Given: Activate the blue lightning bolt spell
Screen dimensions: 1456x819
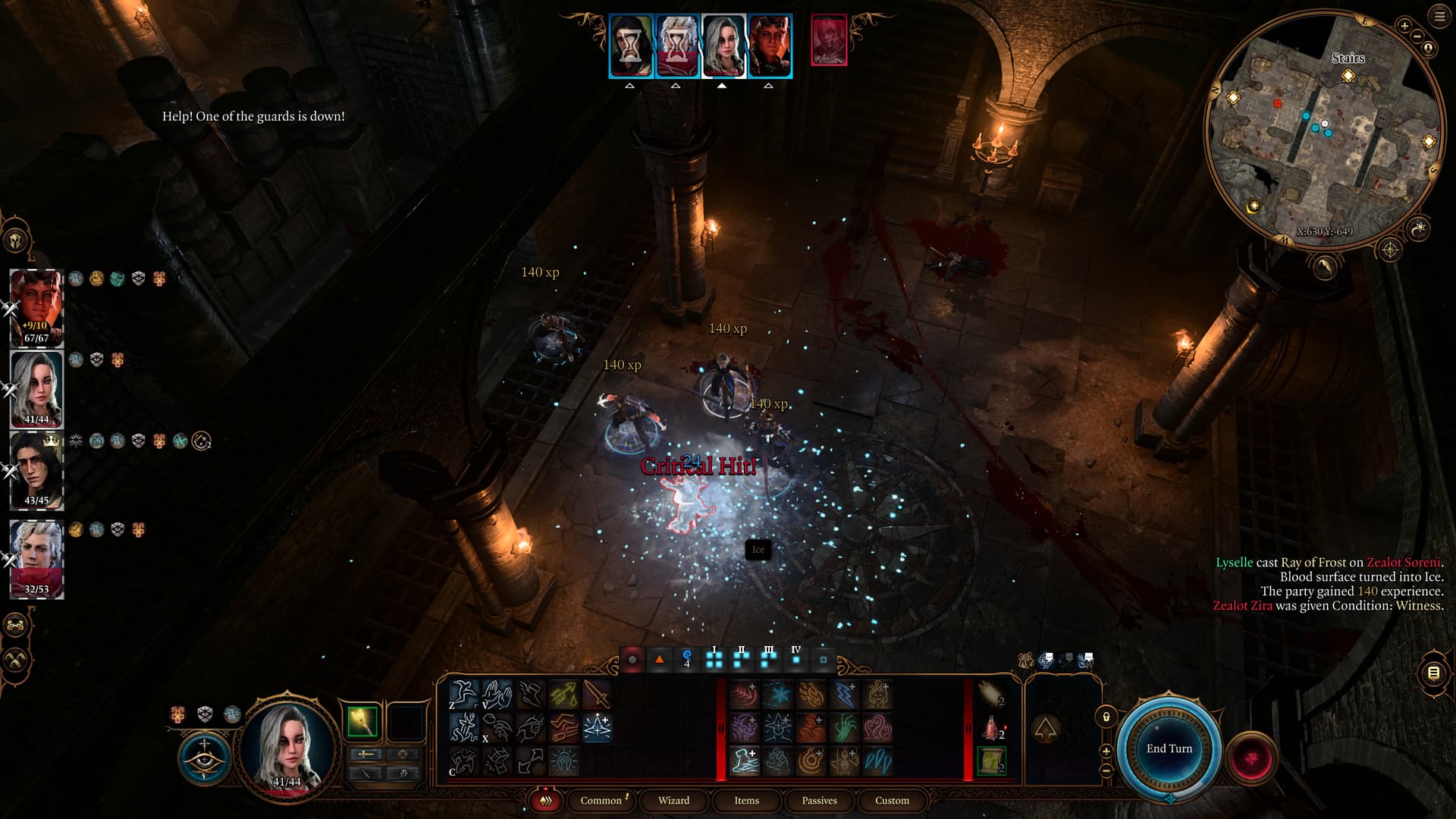Looking at the screenshot, I should click(x=844, y=695).
